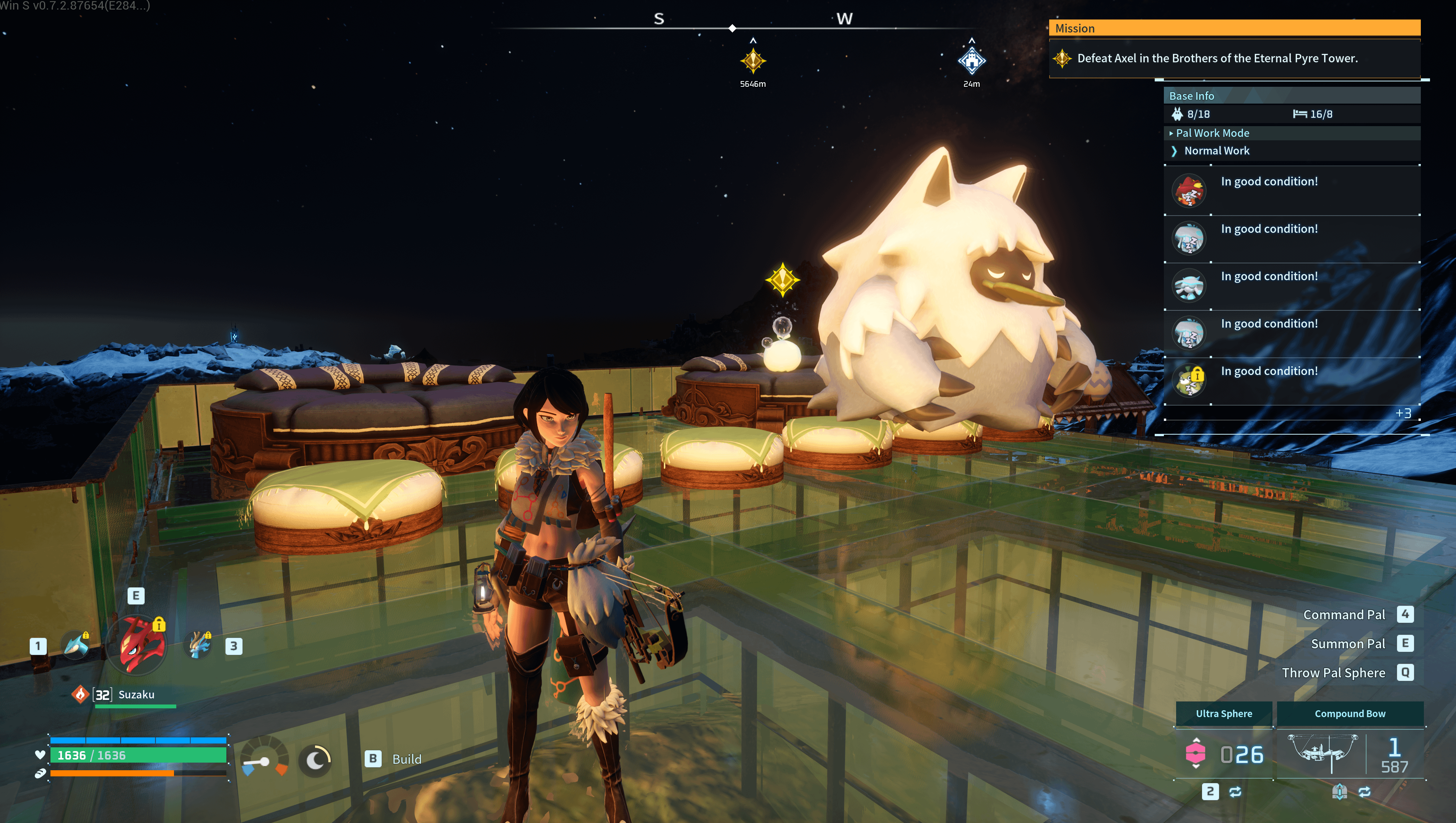Image resolution: width=1456 pixels, height=823 pixels.
Task: Select the blue and yellow pal in the party bar
Action: 198,645
